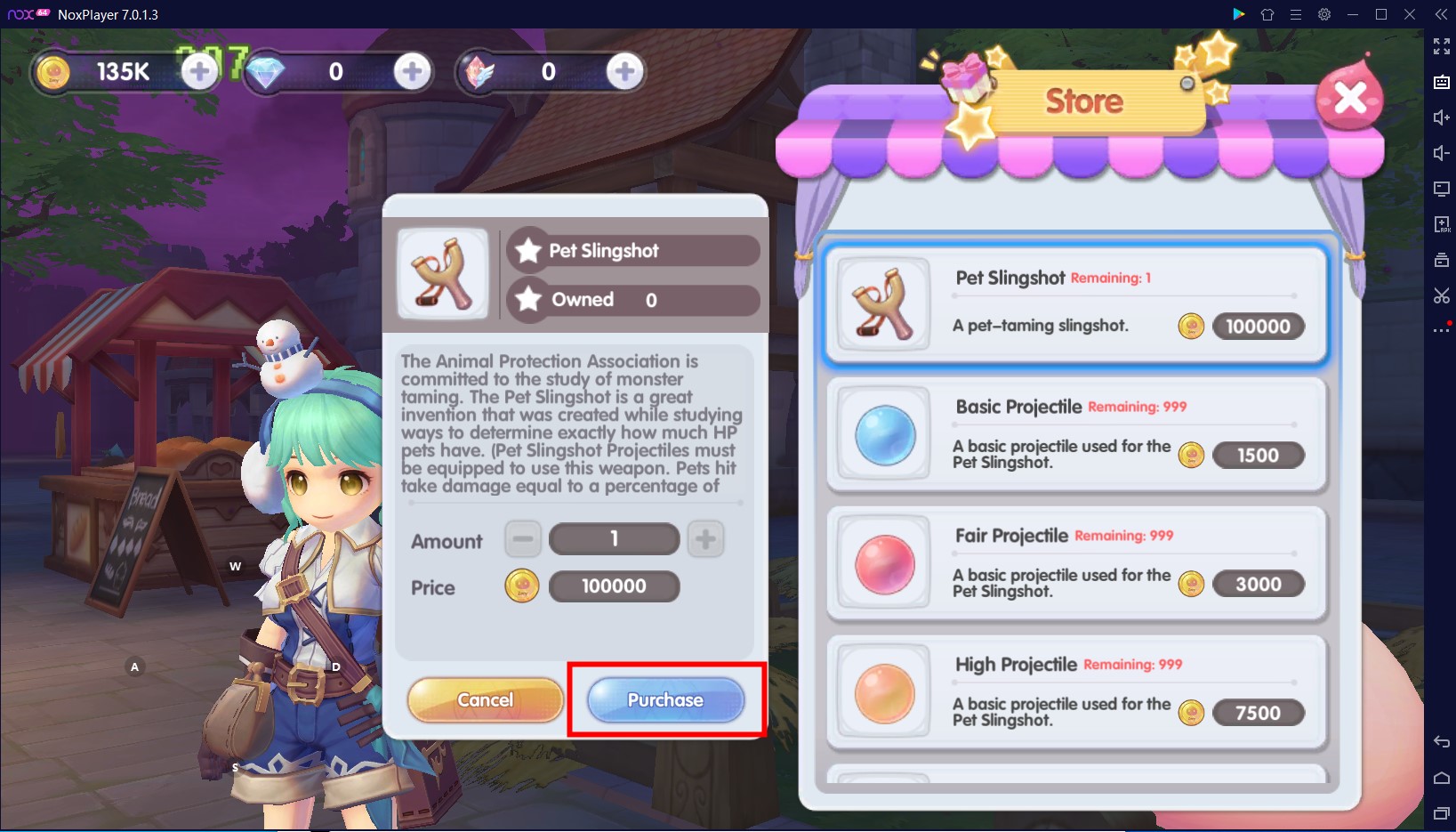Viewport: 1456px width, 832px height.
Task: Open NoxPlayer system settings gear
Action: pyautogui.click(x=1323, y=14)
